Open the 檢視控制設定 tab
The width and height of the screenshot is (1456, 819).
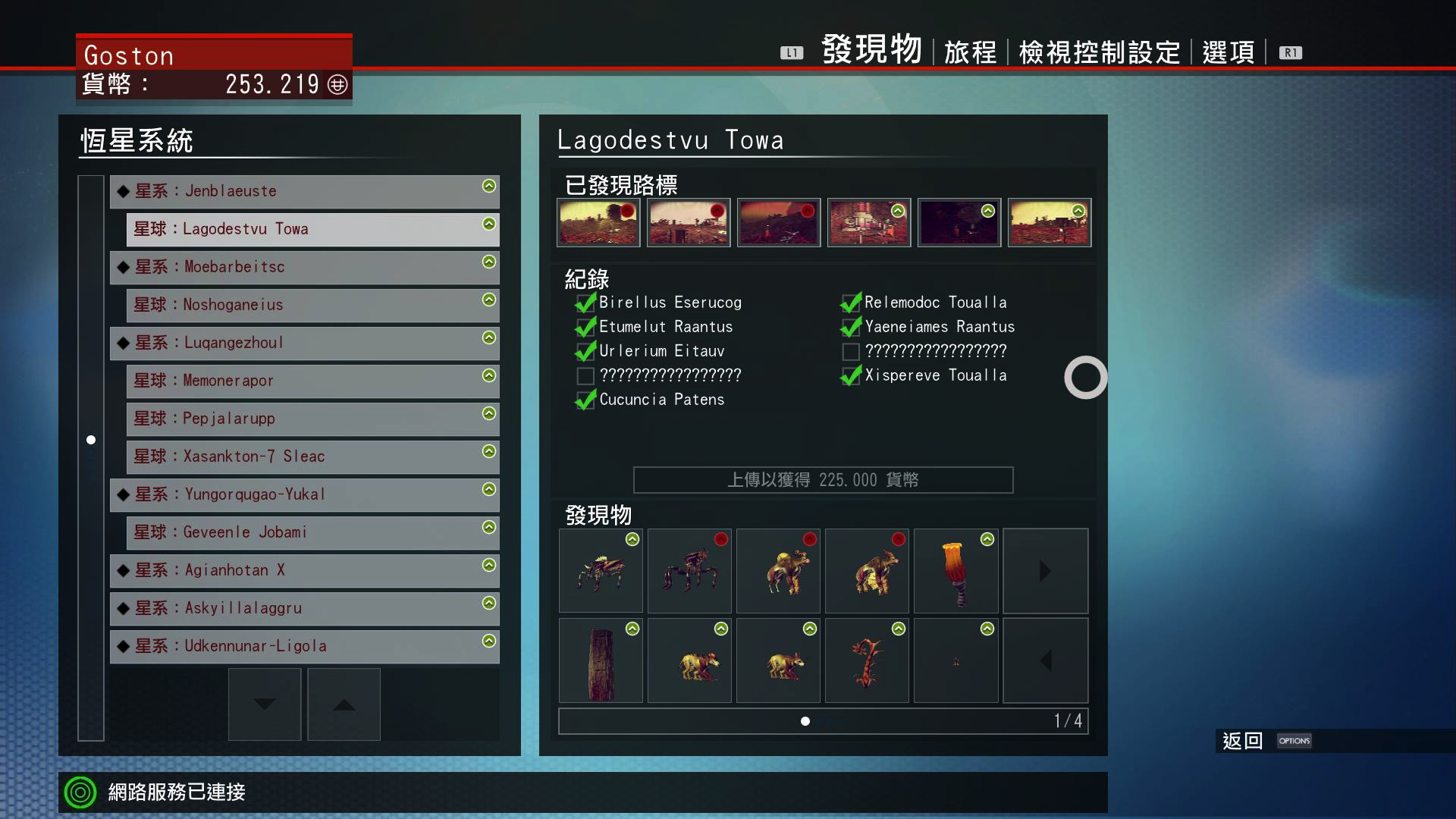pos(1100,52)
